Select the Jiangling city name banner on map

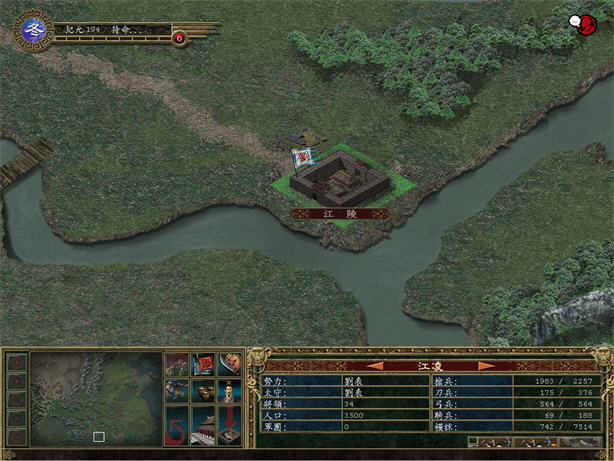(x=340, y=213)
